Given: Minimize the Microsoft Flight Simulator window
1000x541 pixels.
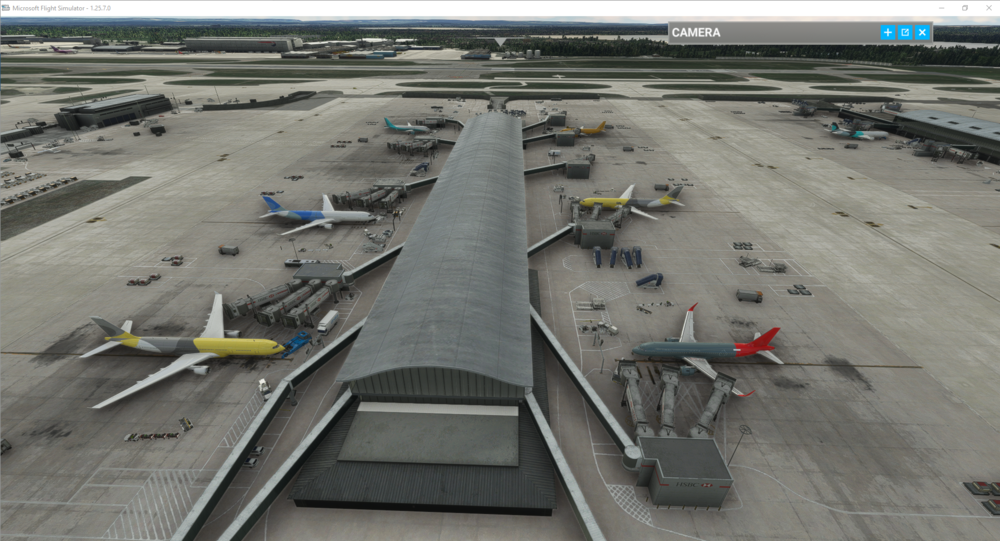Looking at the screenshot, I should coord(941,7).
